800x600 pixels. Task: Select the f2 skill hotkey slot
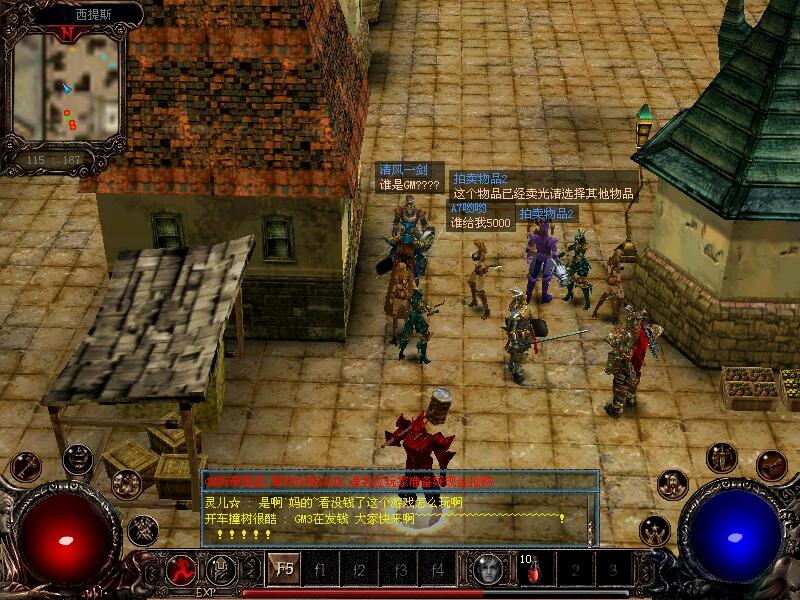click(x=360, y=570)
